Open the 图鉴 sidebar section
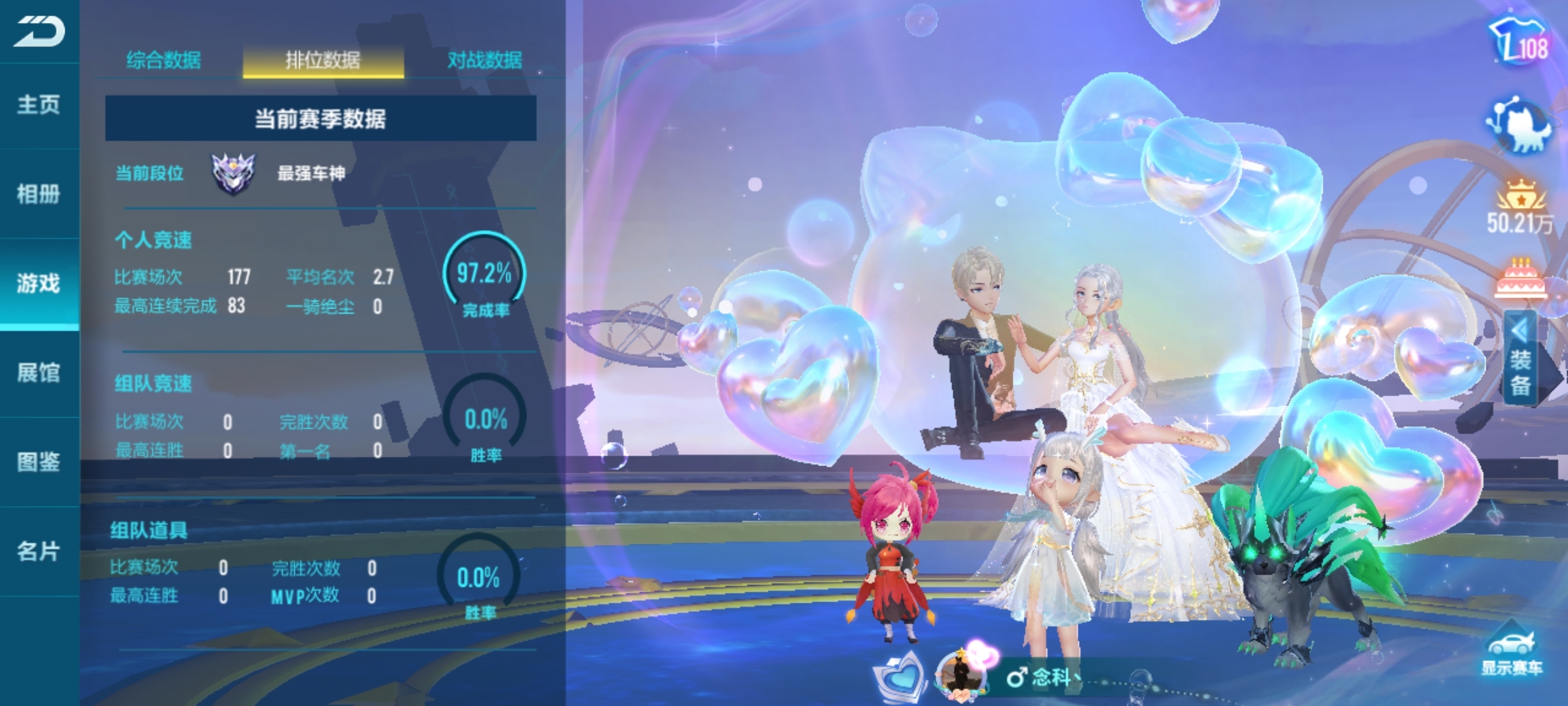 tap(39, 462)
